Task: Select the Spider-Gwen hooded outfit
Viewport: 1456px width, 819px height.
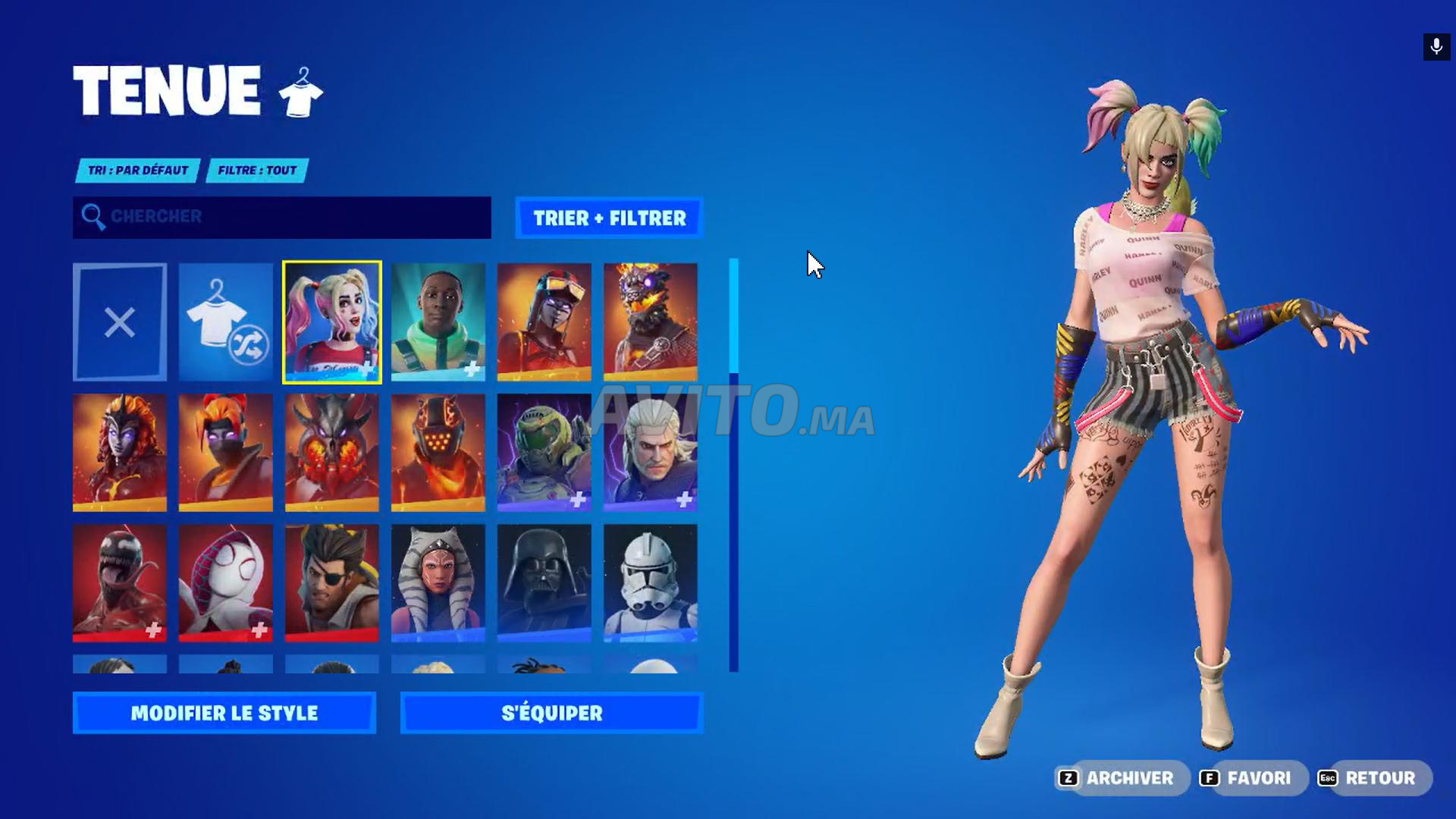Action: click(226, 583)
